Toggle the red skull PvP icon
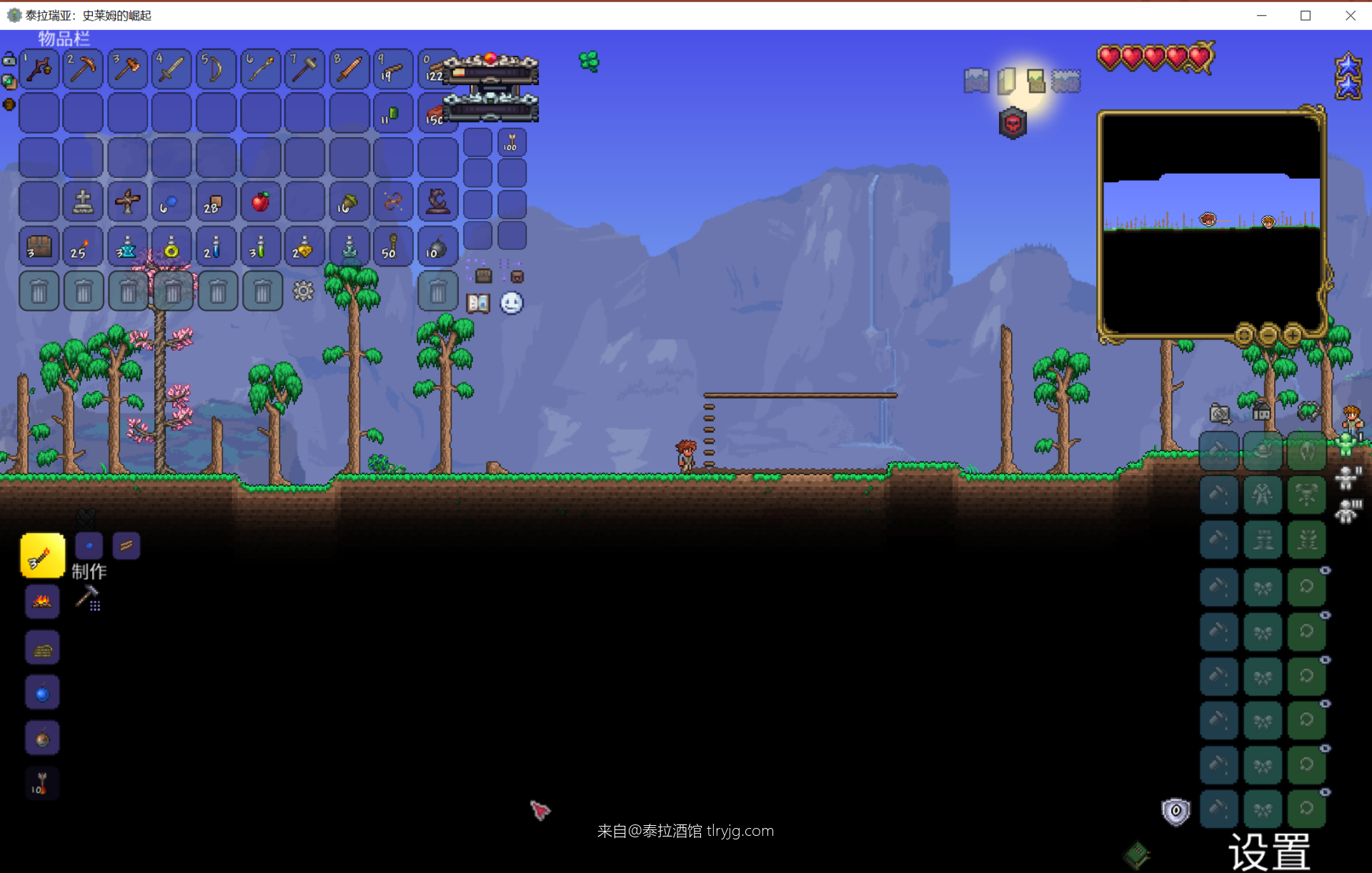Screen dimensions: 1372x873 click(1013, 124)
